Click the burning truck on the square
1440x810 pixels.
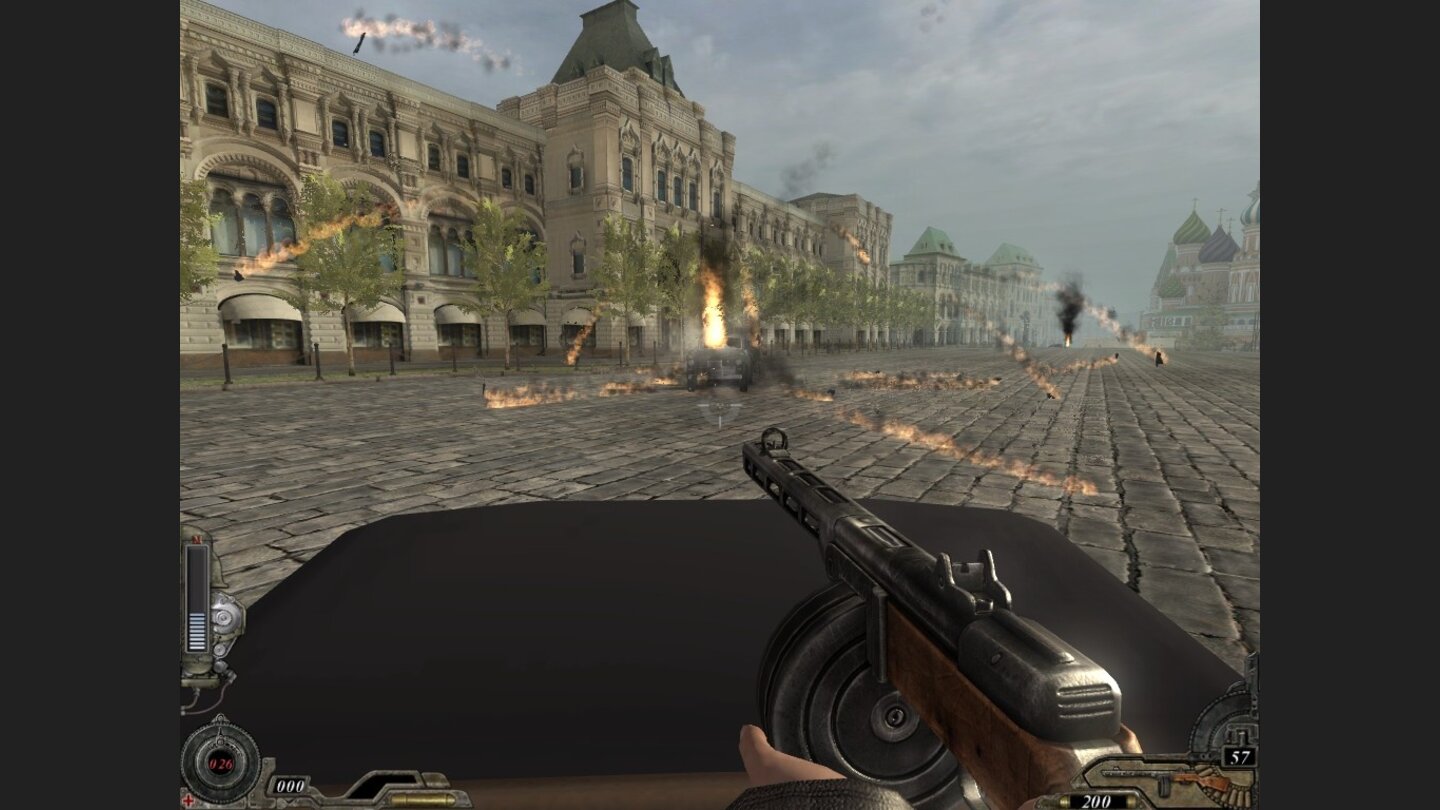click(x=720, y=368)
